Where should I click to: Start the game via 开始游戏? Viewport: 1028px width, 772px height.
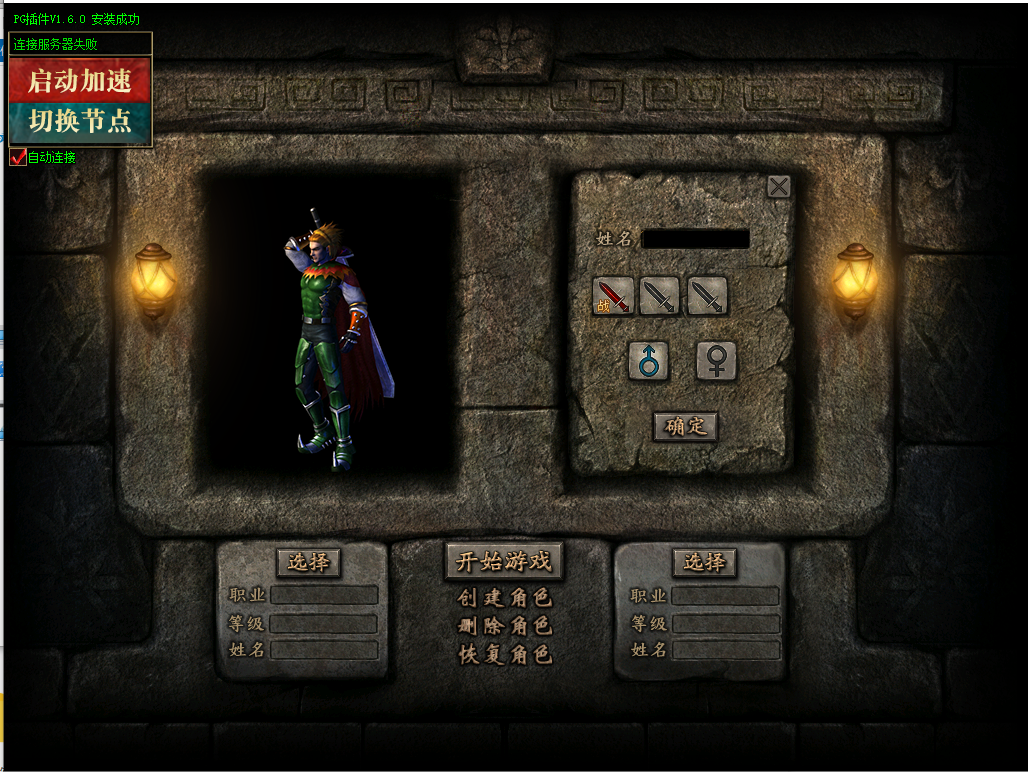pyautogui.click(x=504, y=561)
